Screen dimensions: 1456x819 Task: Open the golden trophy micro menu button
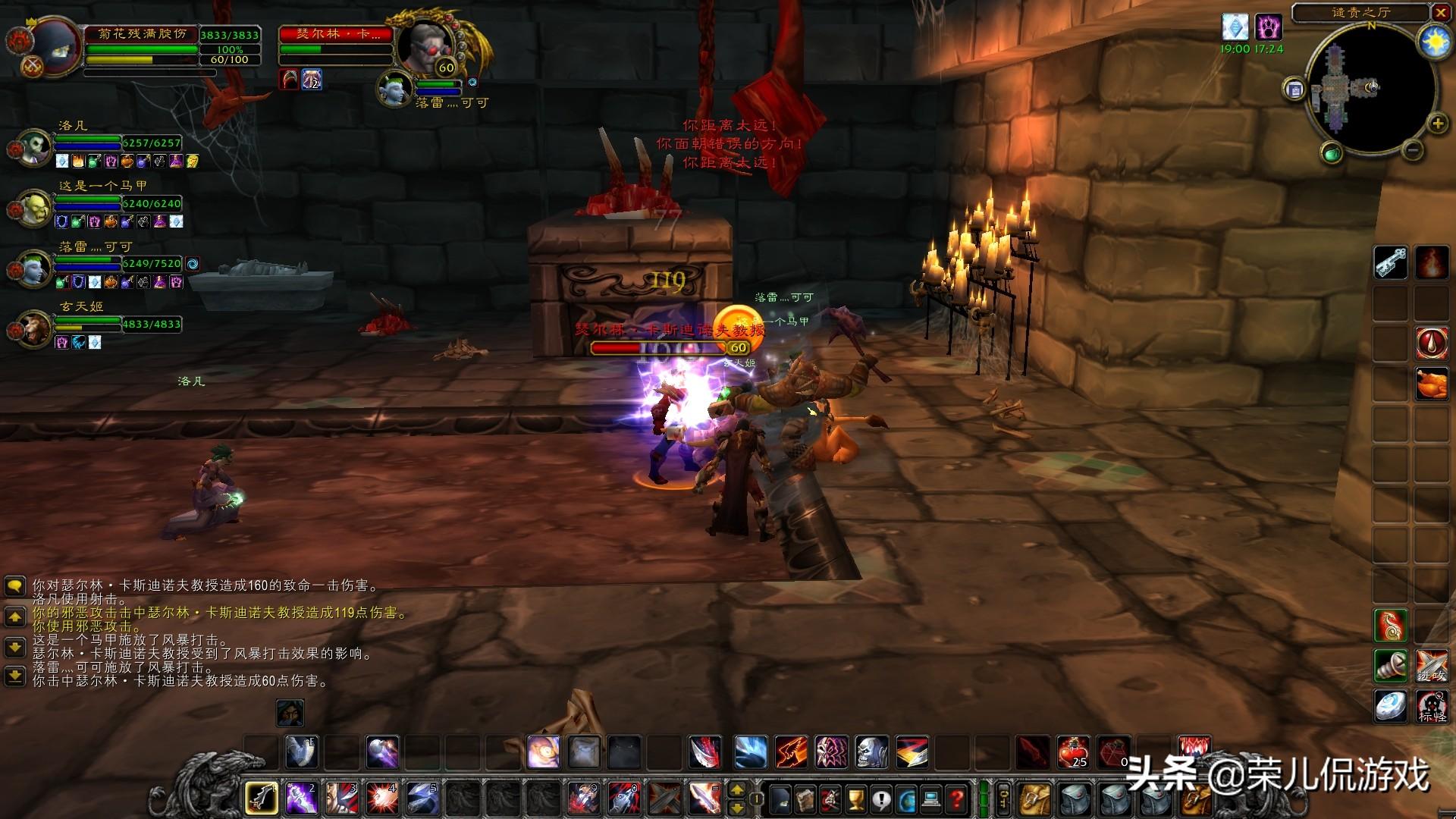[855, 799]
